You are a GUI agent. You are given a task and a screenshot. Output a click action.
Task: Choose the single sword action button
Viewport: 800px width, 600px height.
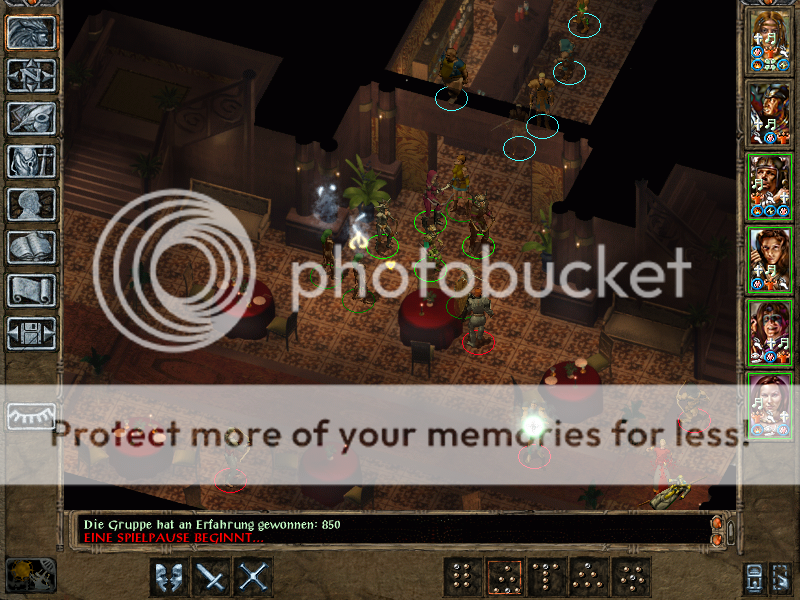pyautogui.click(x=212, y=577)
